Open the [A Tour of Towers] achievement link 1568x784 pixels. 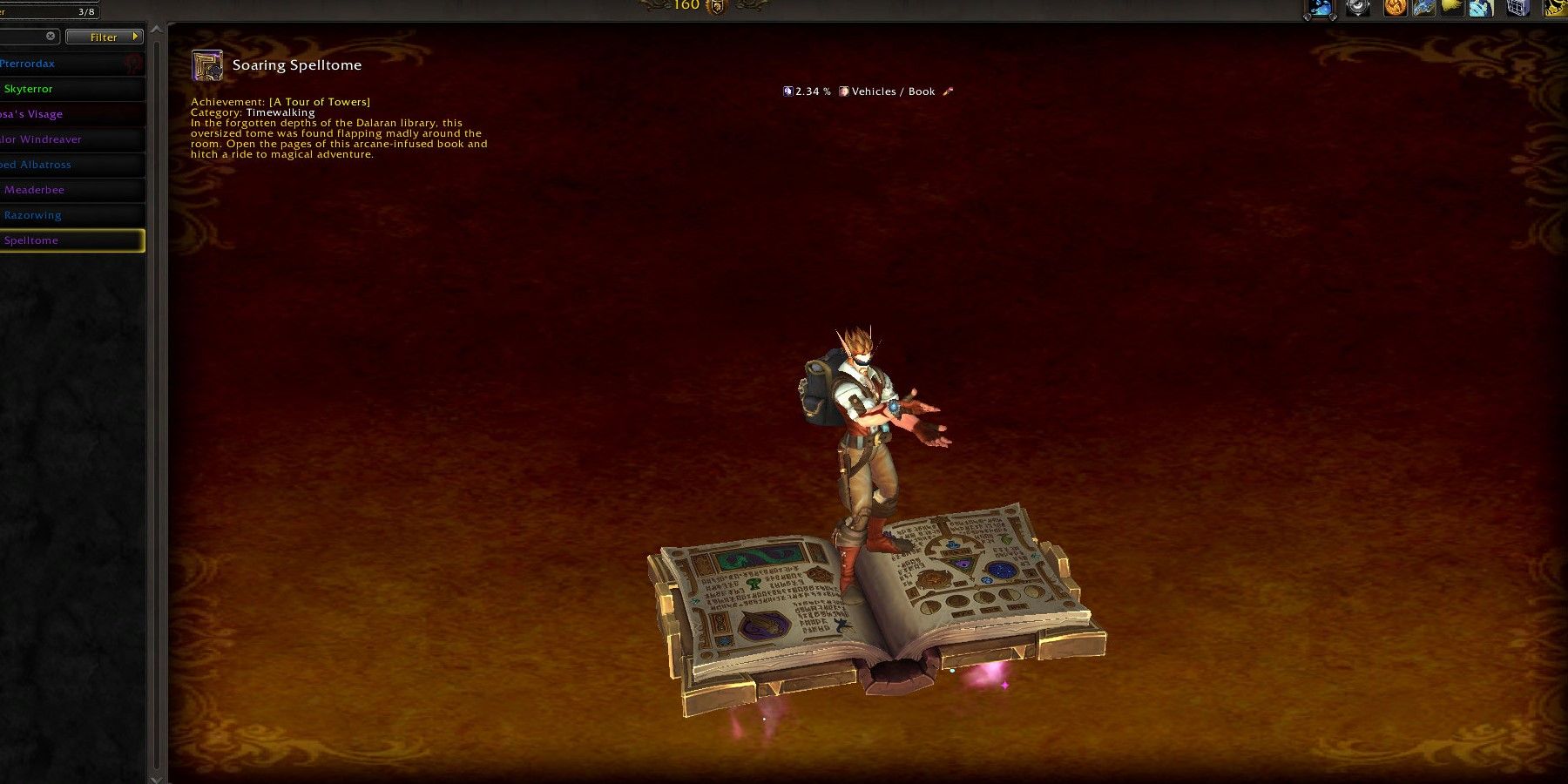(319, 101)
